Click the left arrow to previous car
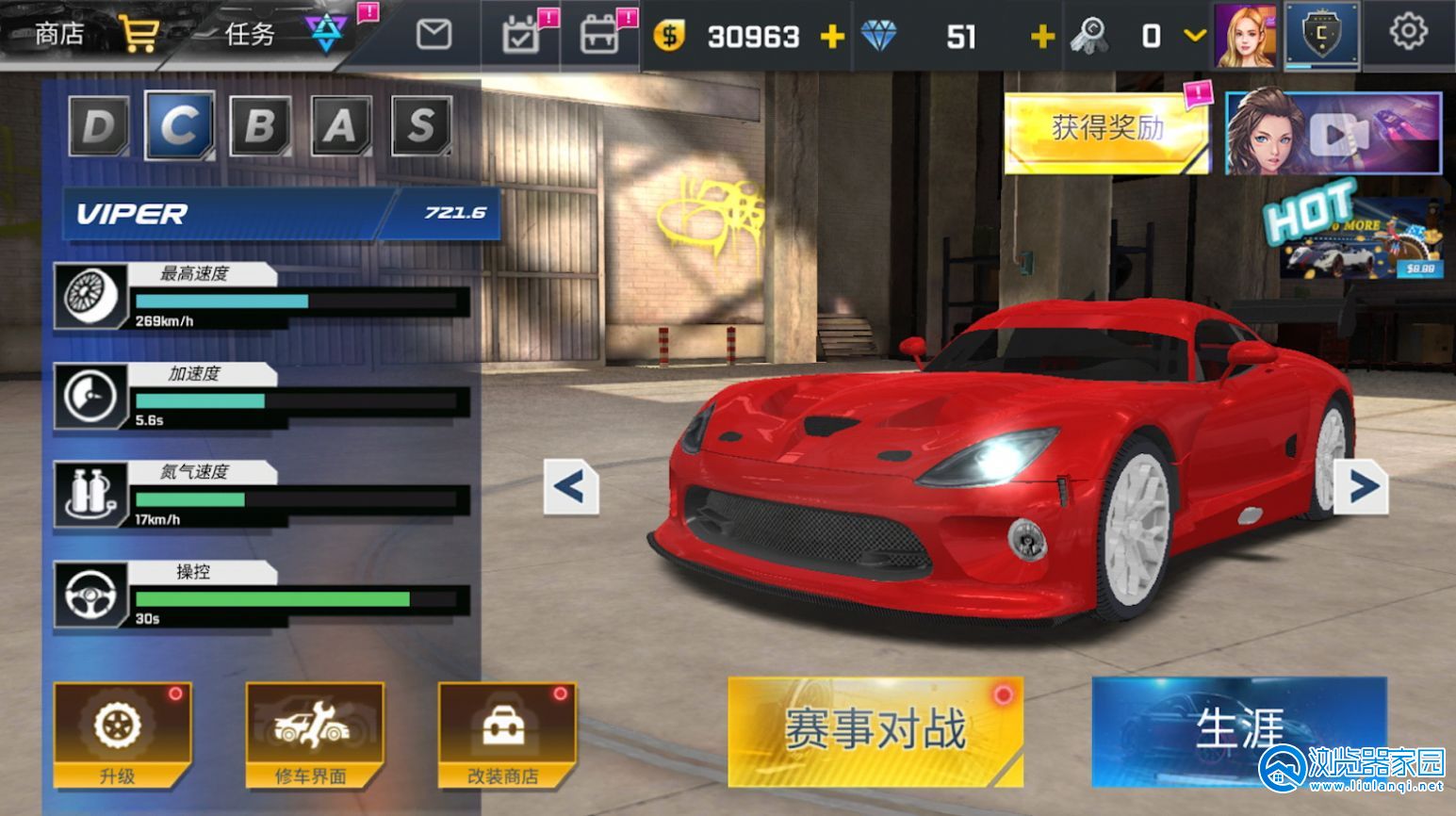Screen dimensions: 1456x816 (x=569, y=486)
